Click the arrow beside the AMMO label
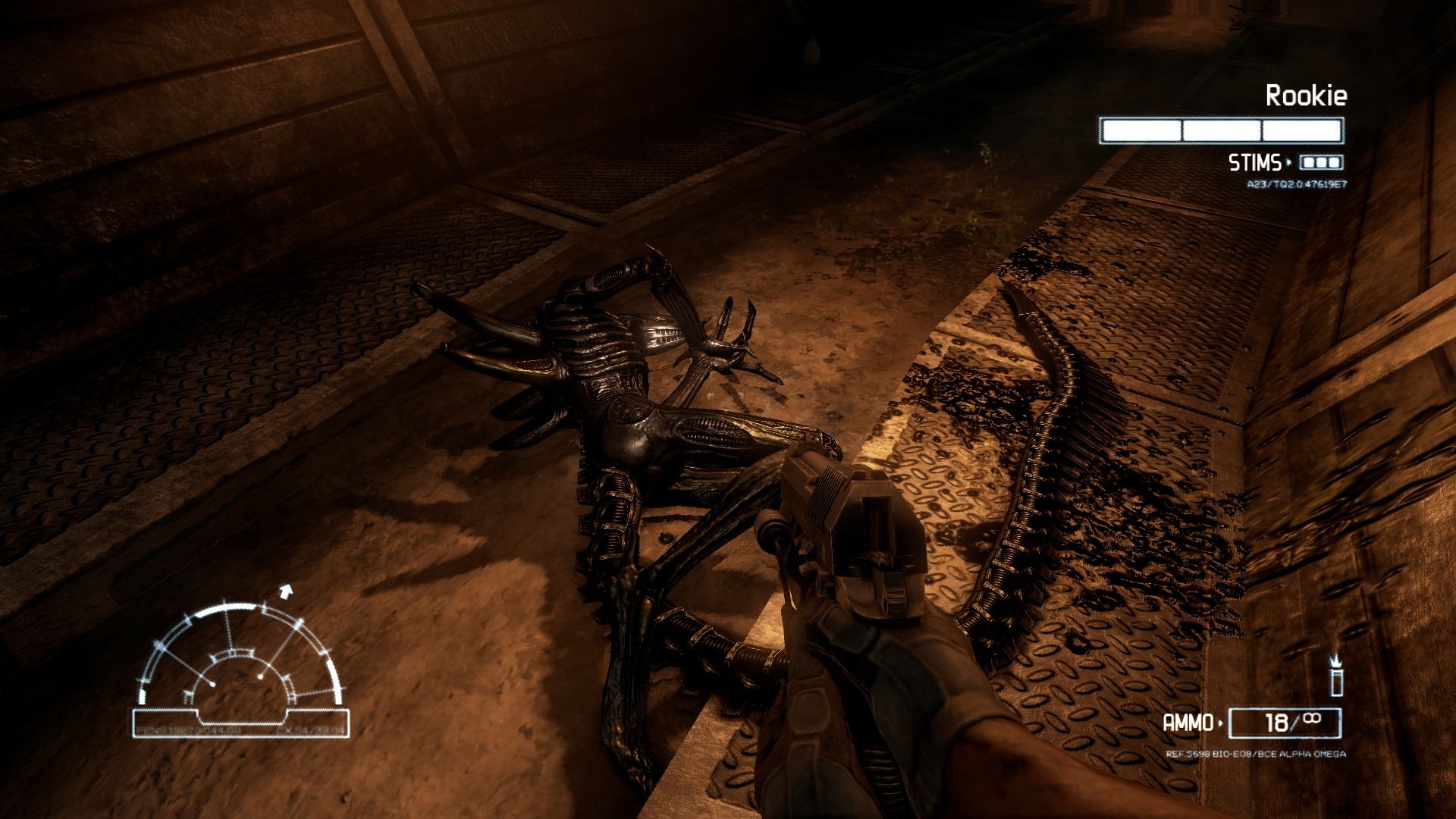The height and width of the screenshot is (819, 1456). tap(1221, 722)
